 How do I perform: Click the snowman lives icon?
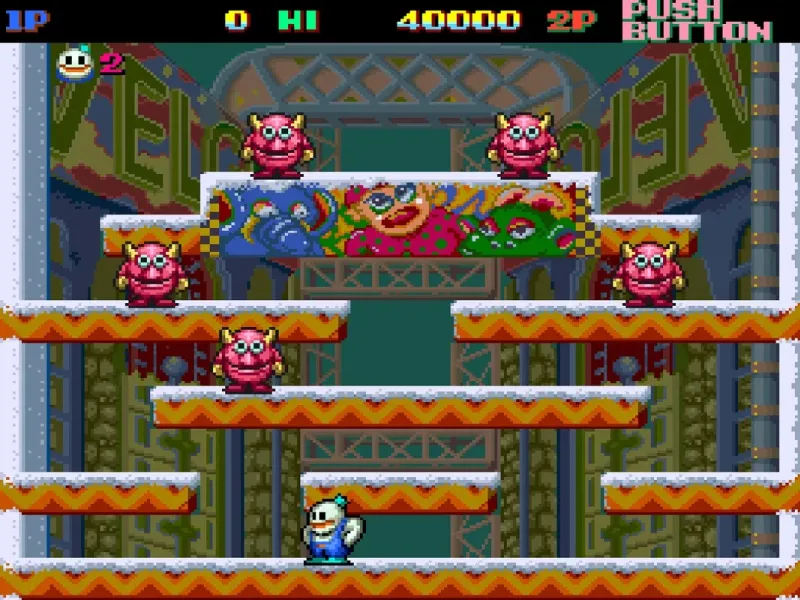coord(76,64)
